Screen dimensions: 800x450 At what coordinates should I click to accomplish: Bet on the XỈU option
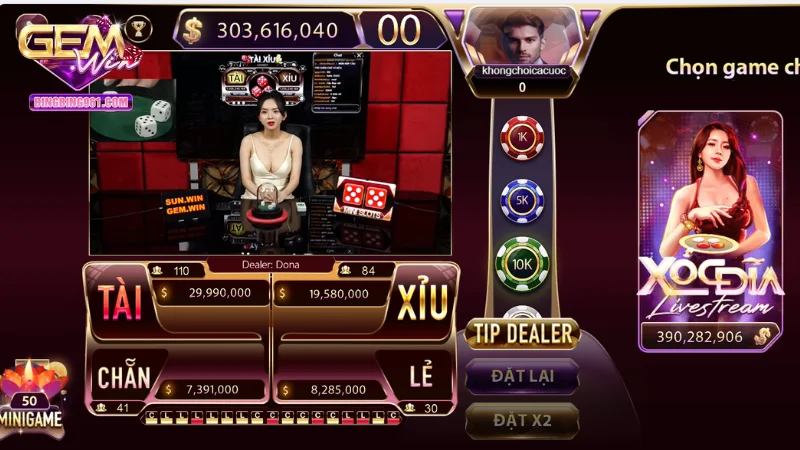[x=422, y=300]
